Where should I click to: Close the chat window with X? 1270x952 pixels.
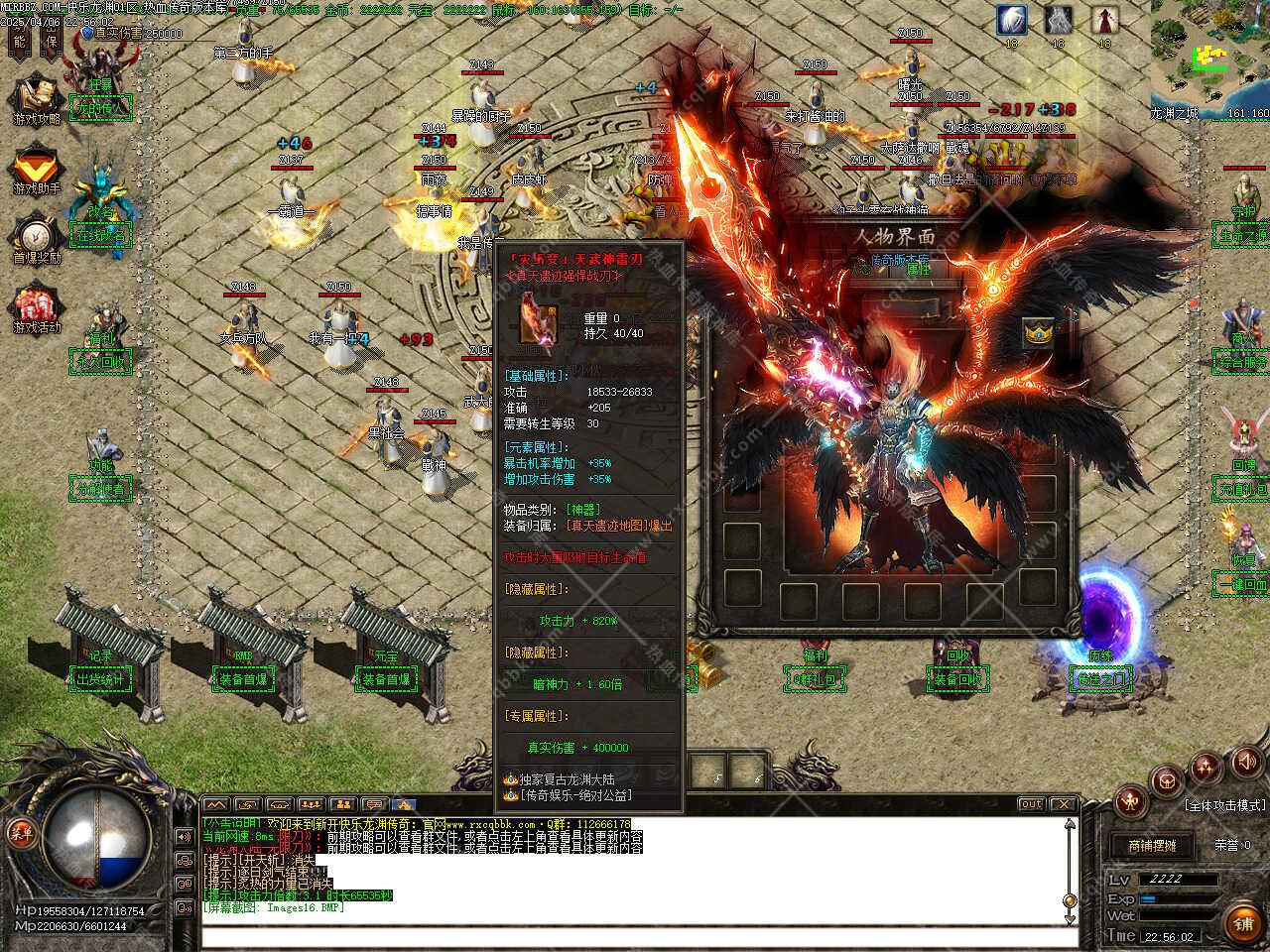click(1063, 804)
